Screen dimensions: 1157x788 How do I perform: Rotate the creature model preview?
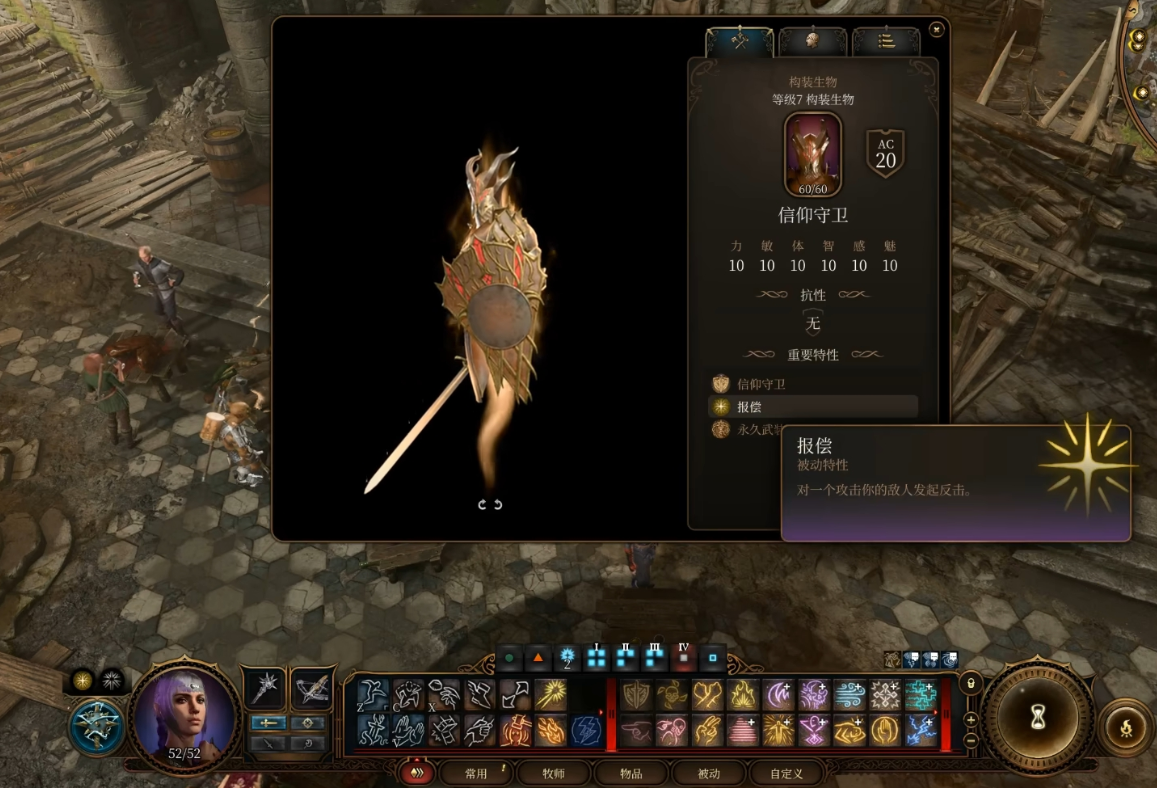[490, 504]
